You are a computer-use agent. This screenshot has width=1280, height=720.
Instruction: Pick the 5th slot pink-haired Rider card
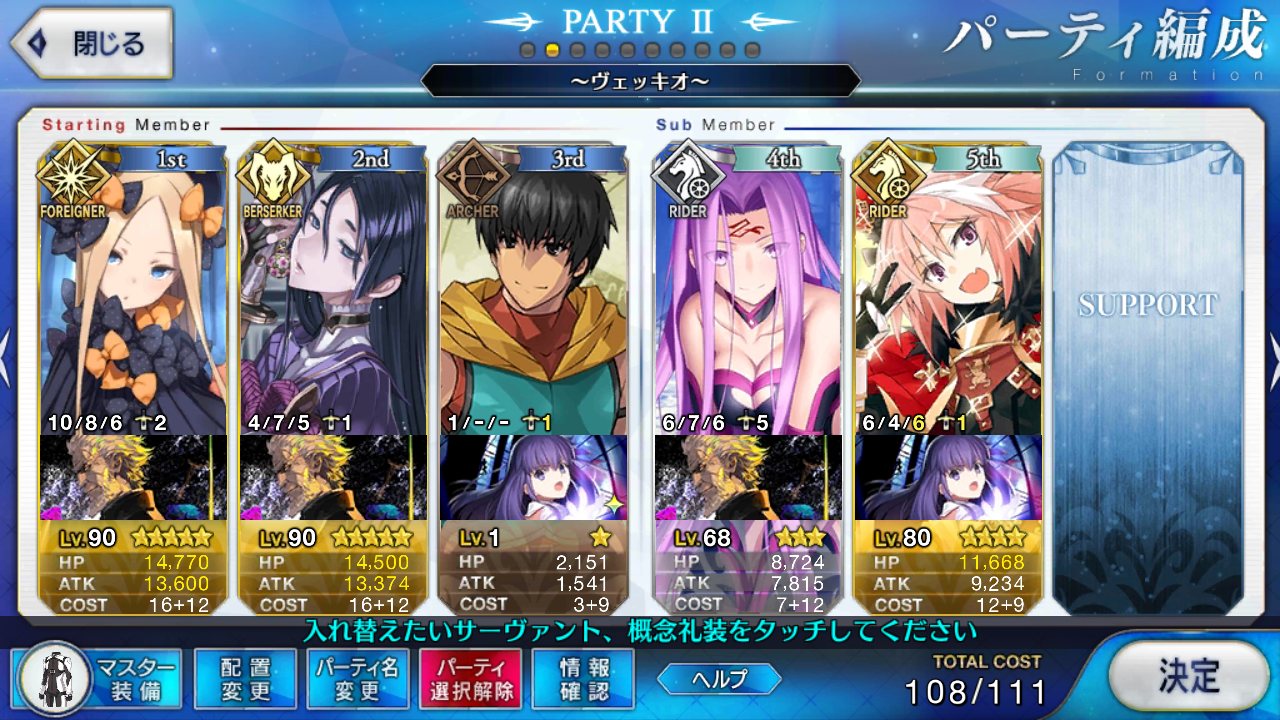(x=947, y=300)
